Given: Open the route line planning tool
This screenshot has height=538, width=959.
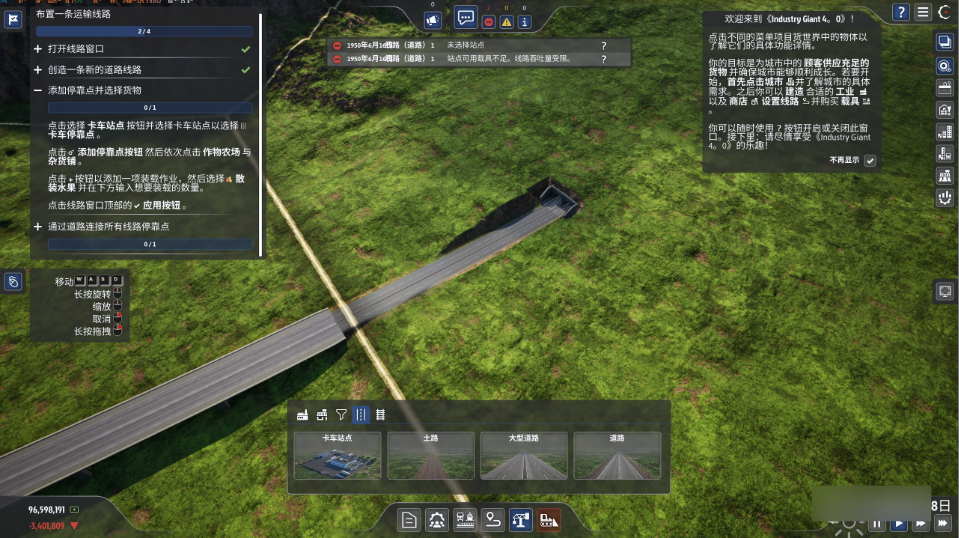Looking at the screenshot, I should (x=493, y=519).
